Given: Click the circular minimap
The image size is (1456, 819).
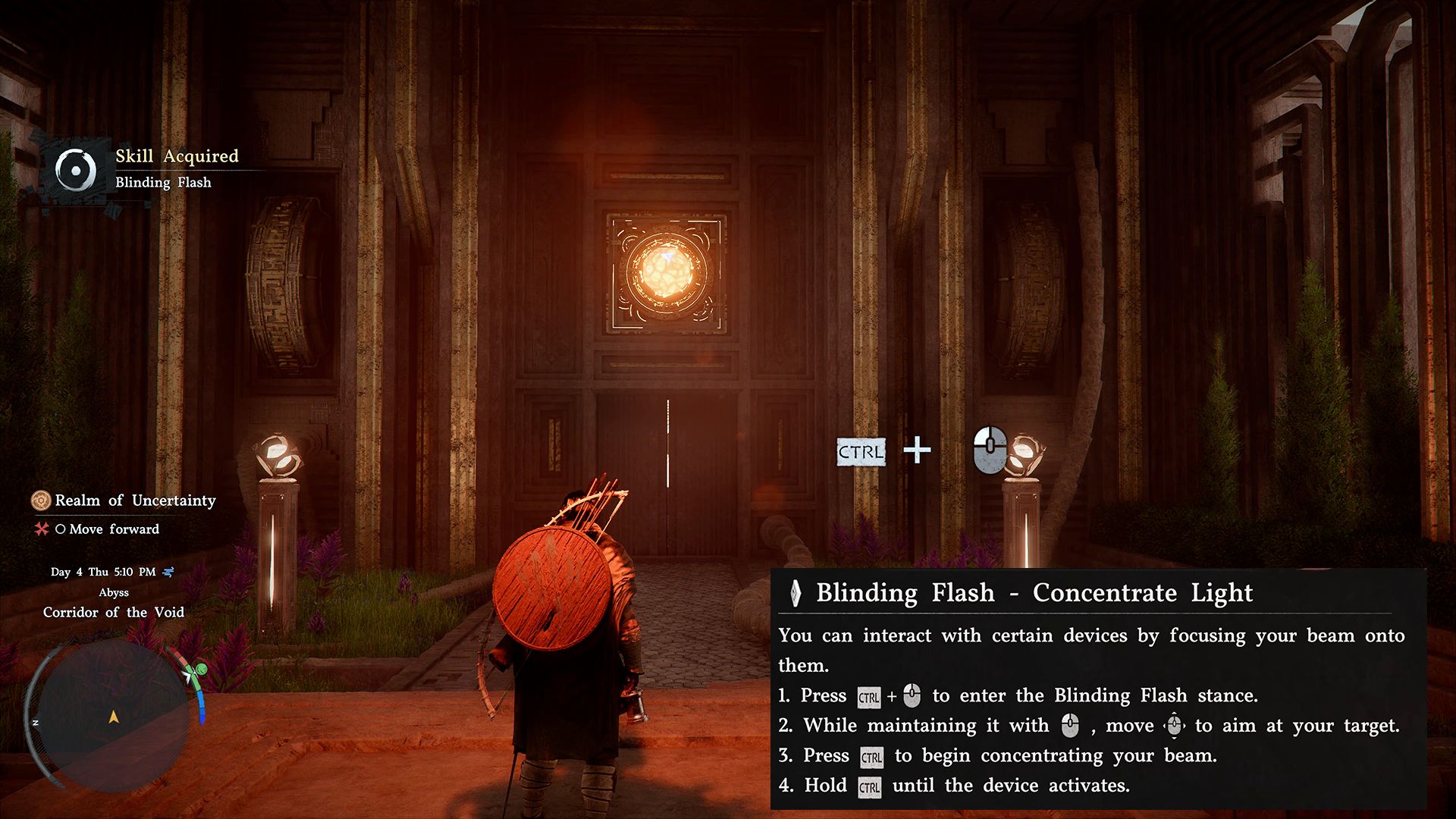Looking at the screenshot, I should [114, 716].
